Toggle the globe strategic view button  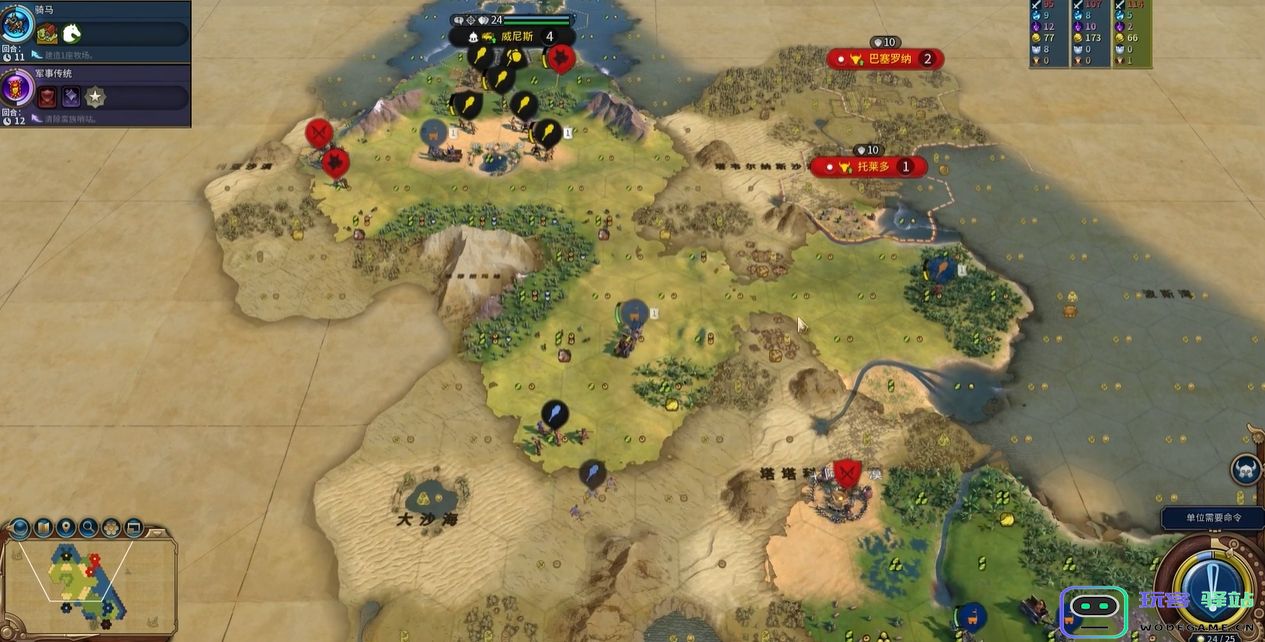(22, 527)
